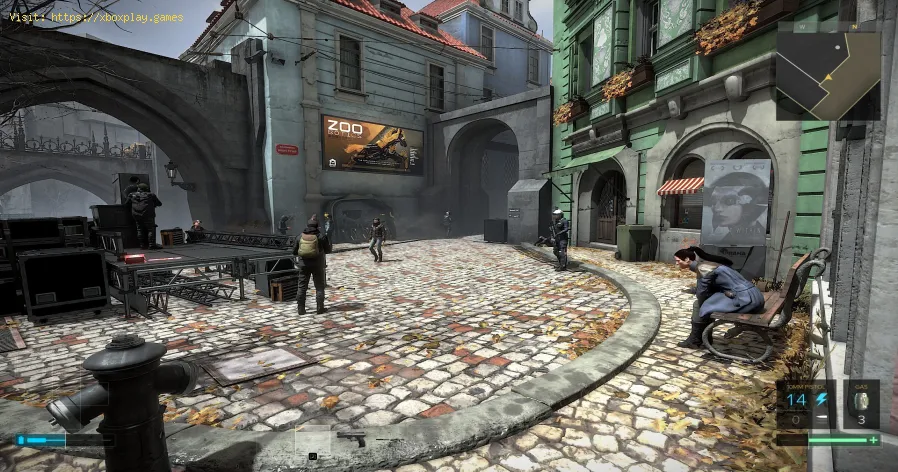The width and height of the screenshot is (898, 472).
Task: Click the minimap in the corner
Action: tap(831, 71)
